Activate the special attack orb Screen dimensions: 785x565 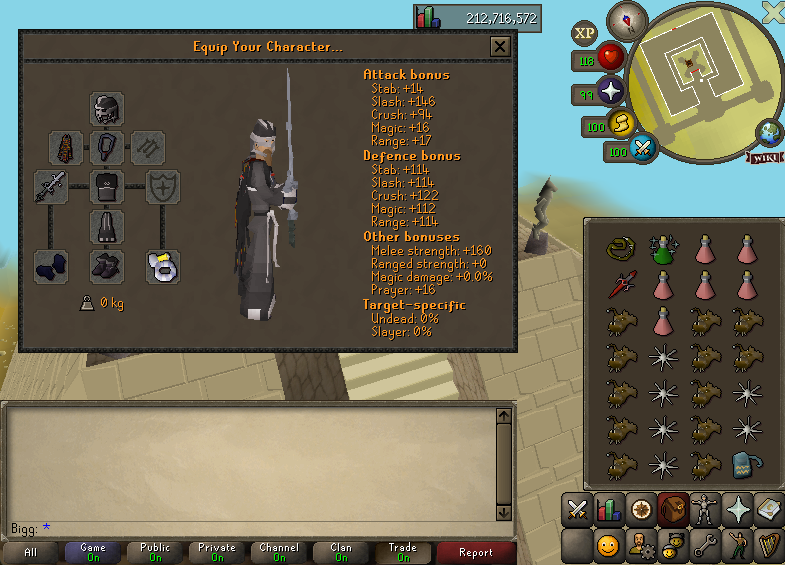pos(642,149)
